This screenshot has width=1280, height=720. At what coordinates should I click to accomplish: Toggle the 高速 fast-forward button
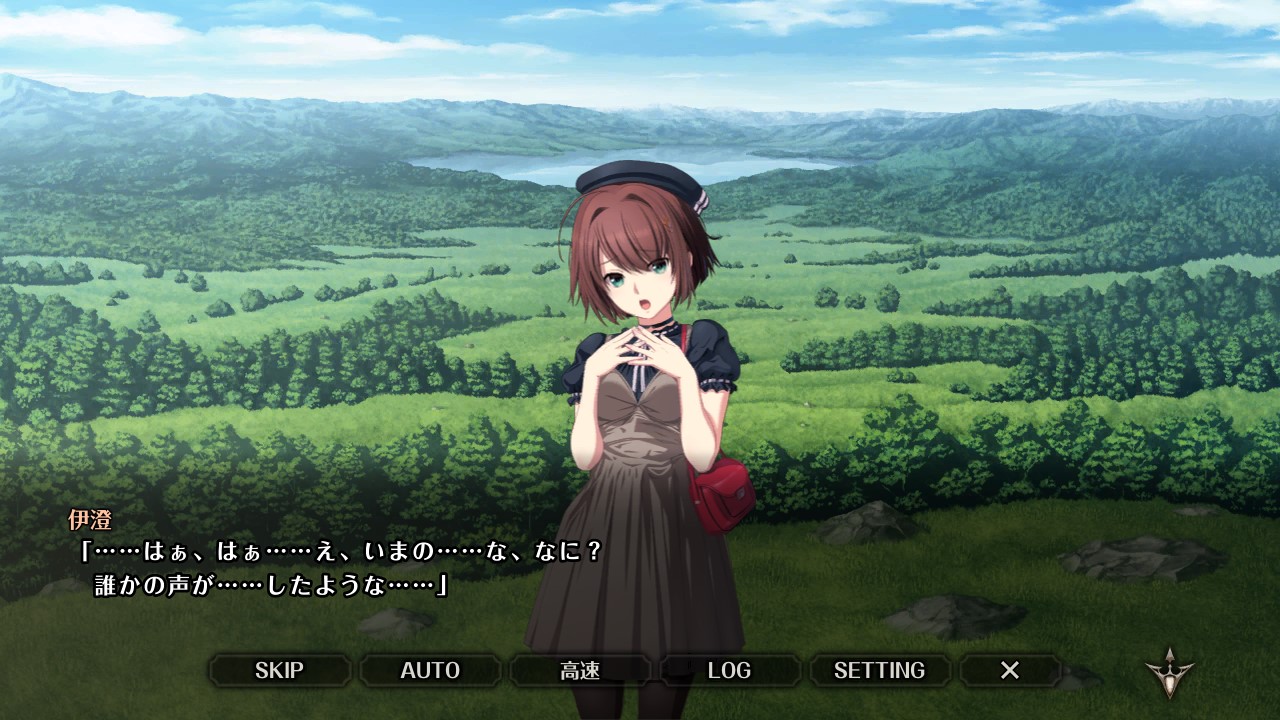point(580,670)
